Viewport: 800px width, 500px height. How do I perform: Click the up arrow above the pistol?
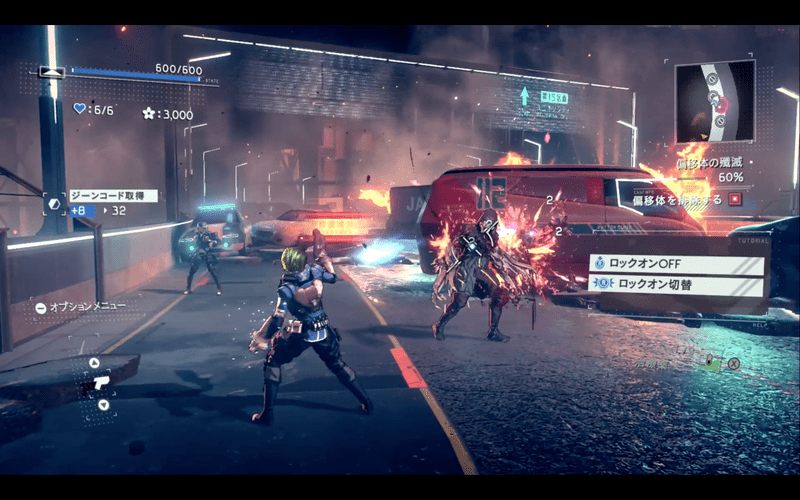94,363
